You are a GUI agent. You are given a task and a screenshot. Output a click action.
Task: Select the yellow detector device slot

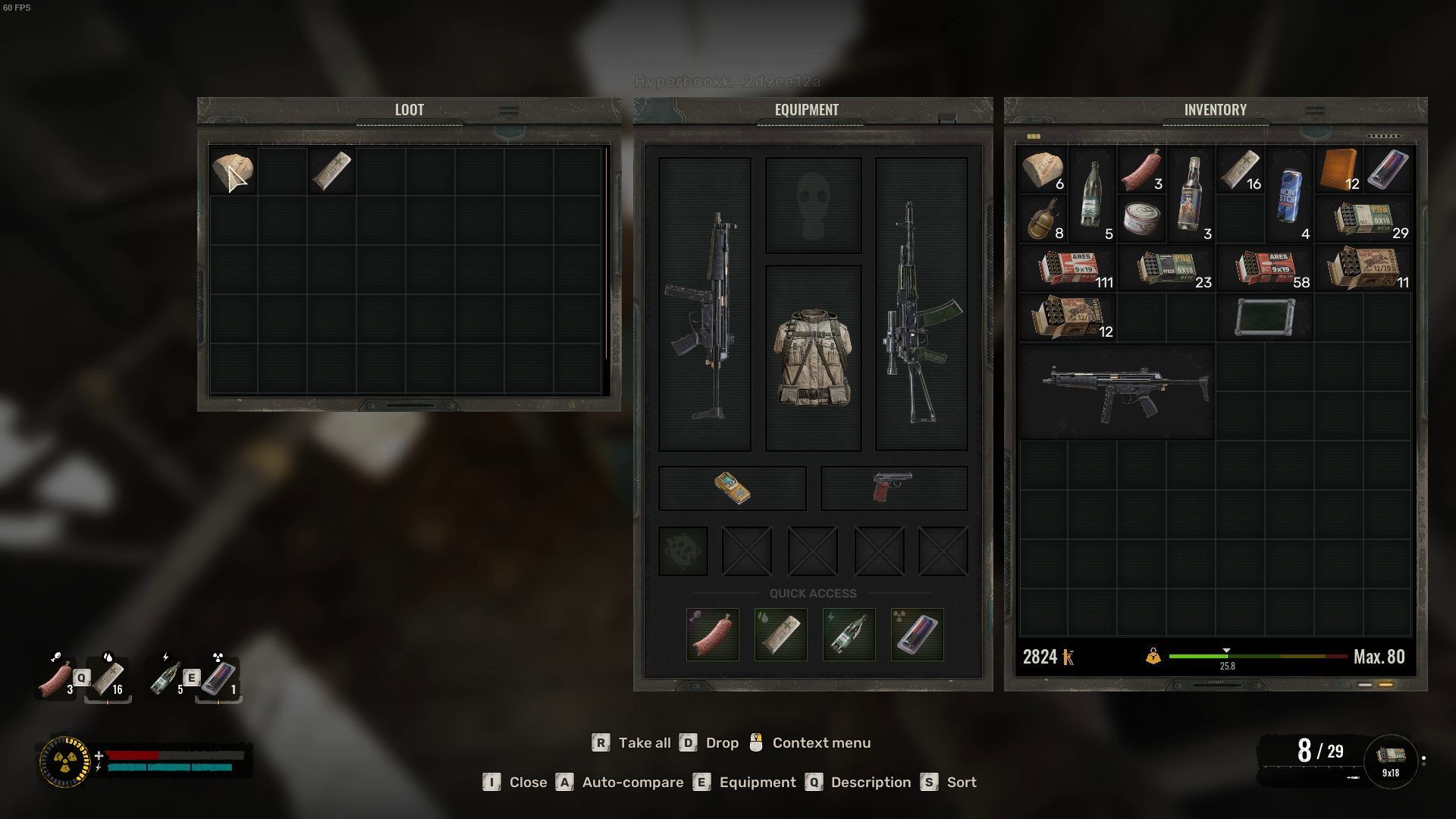(732, 488)
